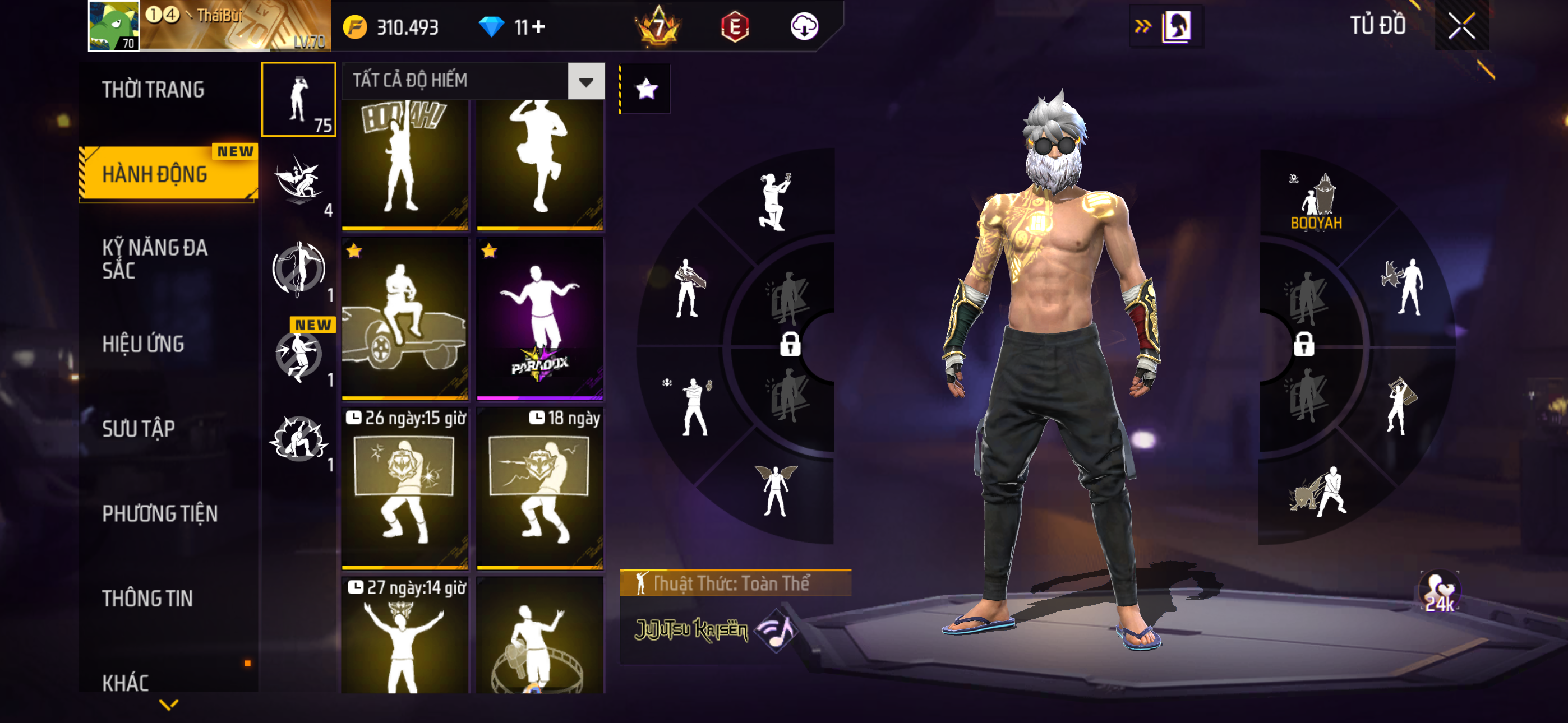Toggle the favorites star filter
The image size is (1568, 723).
[646, 90]
